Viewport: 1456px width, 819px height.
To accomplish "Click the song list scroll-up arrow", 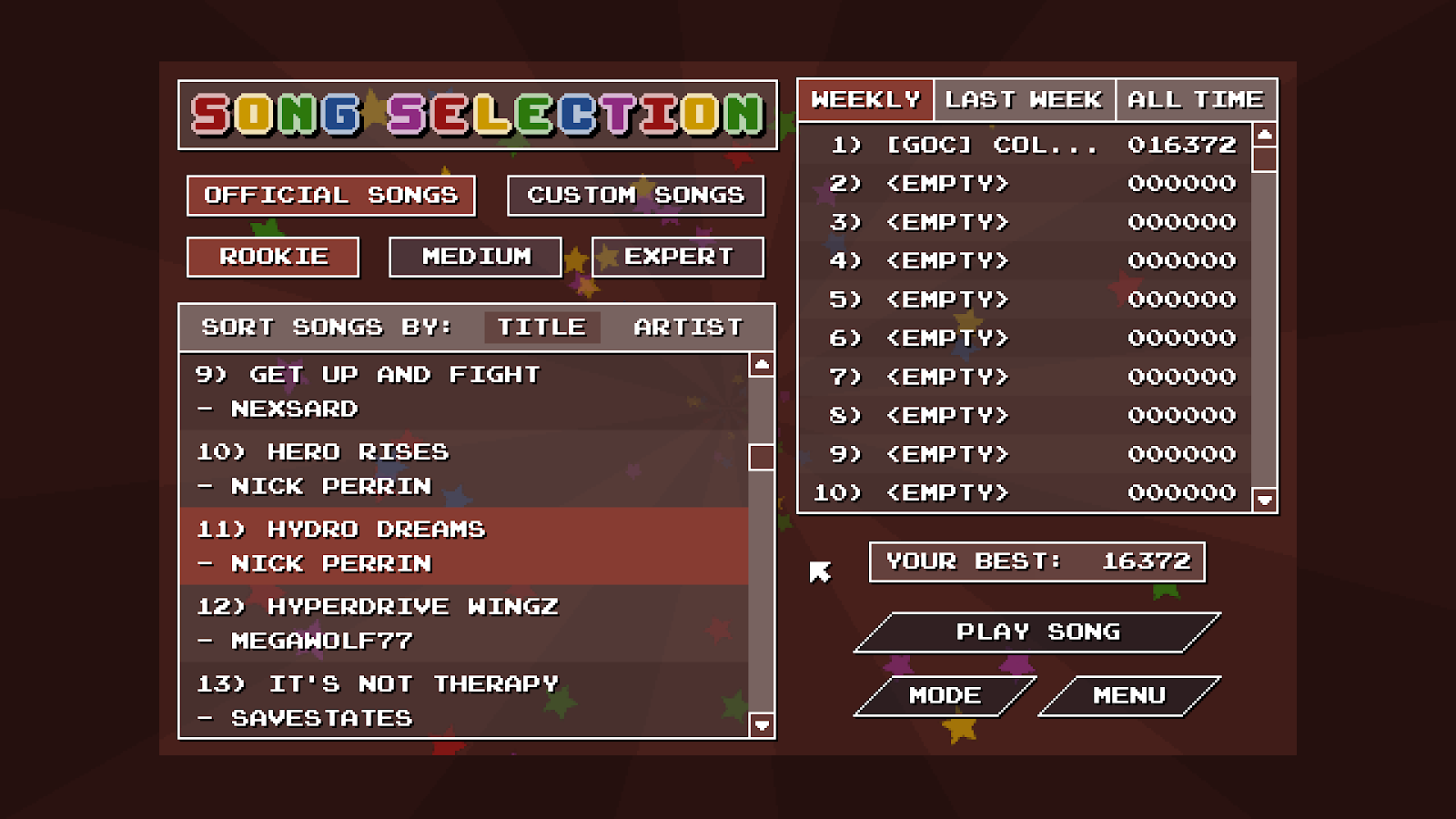I will point(761,366).
